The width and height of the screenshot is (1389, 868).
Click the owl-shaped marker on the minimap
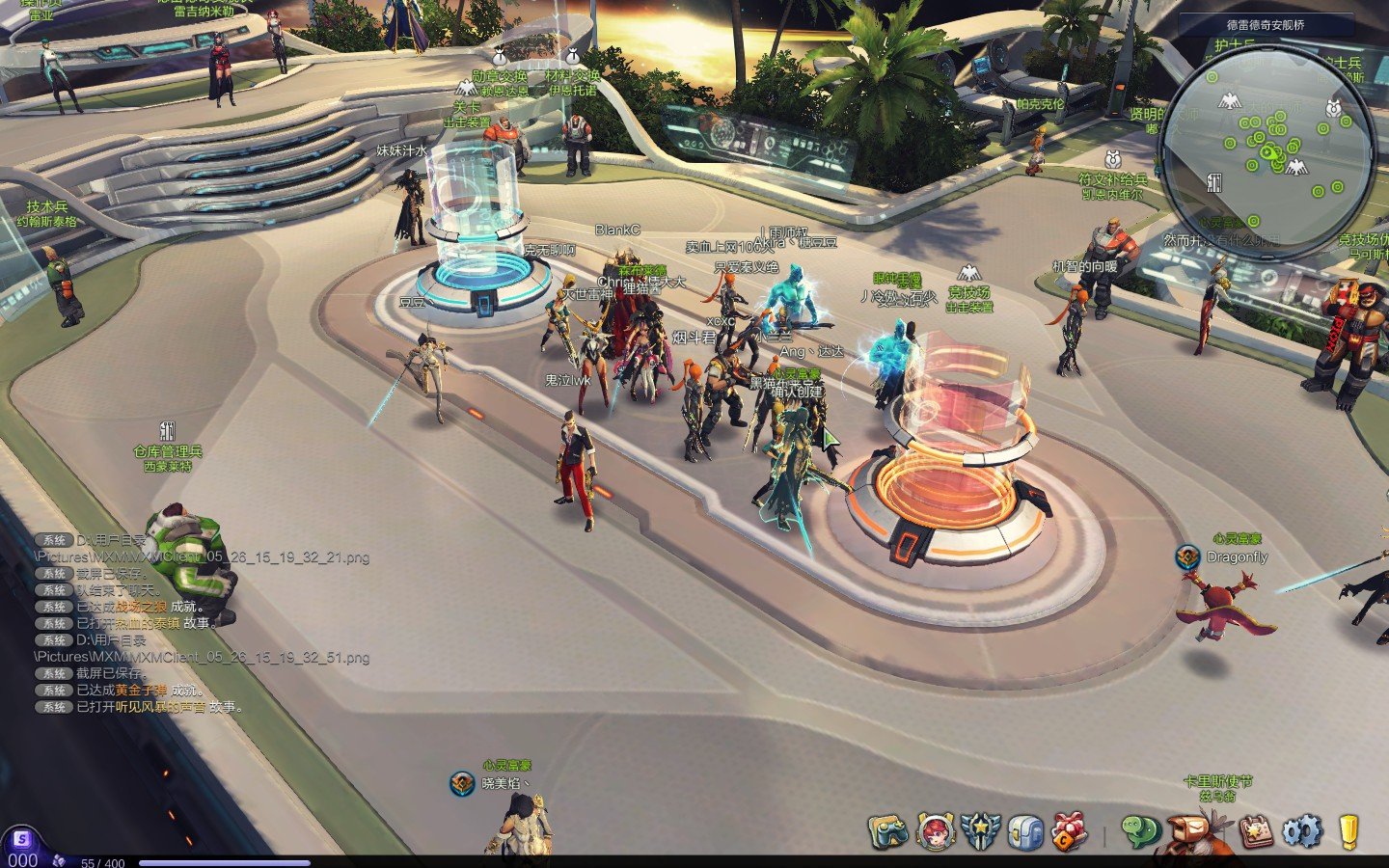coord(1334,107)
